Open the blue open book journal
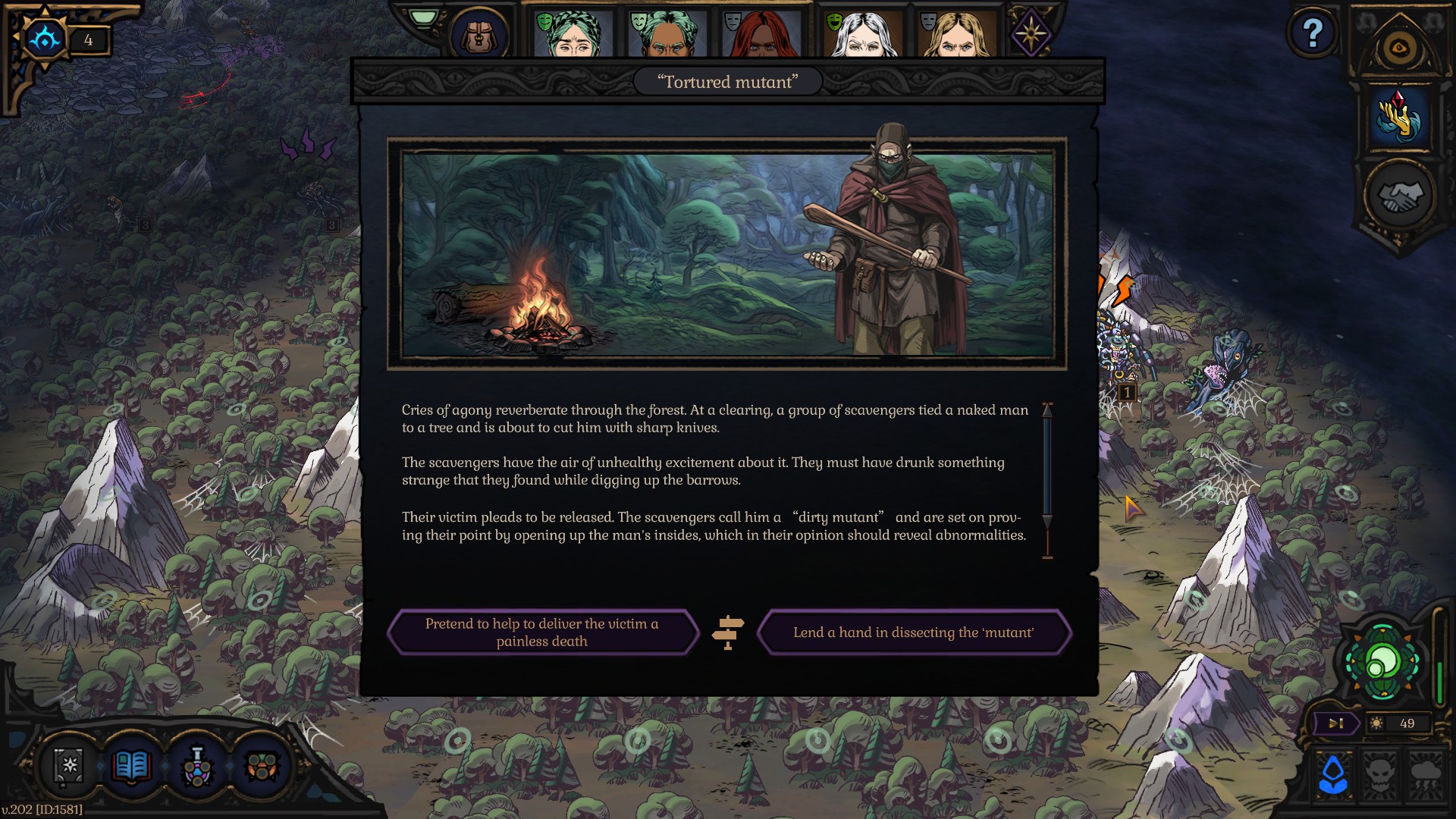This screenshot has height=819, width=1456. [x=132, y=766]
